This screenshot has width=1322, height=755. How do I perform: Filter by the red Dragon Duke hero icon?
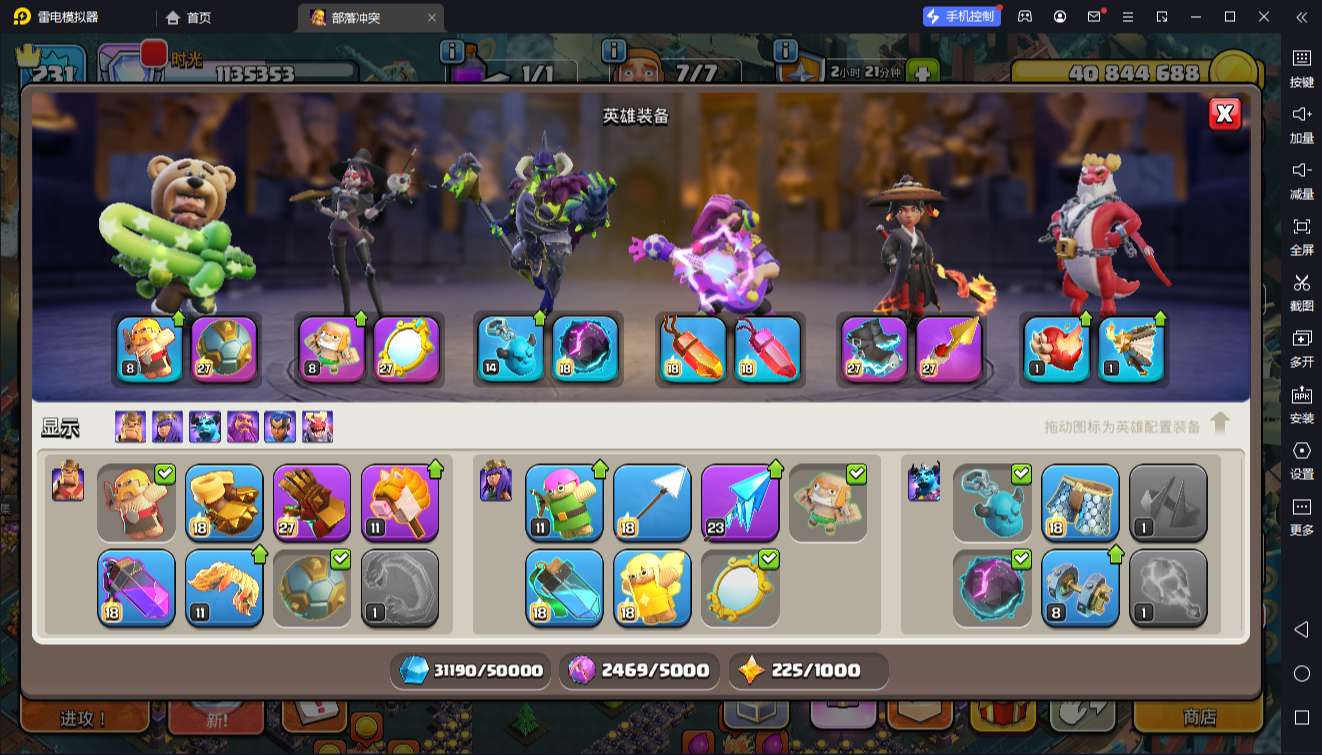pos(317,427)
